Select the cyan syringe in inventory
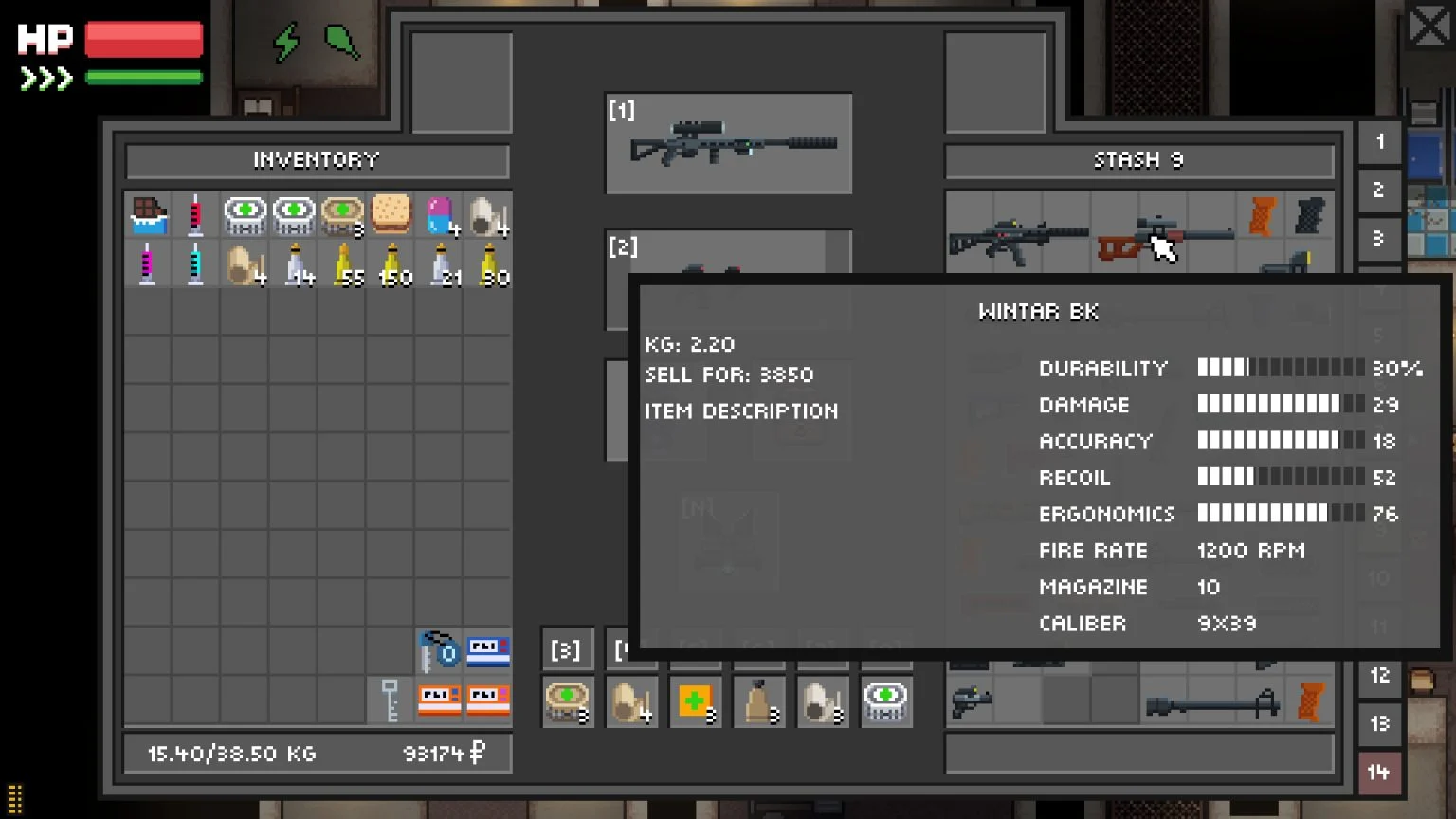The image size is (1456, 819). 196,264
